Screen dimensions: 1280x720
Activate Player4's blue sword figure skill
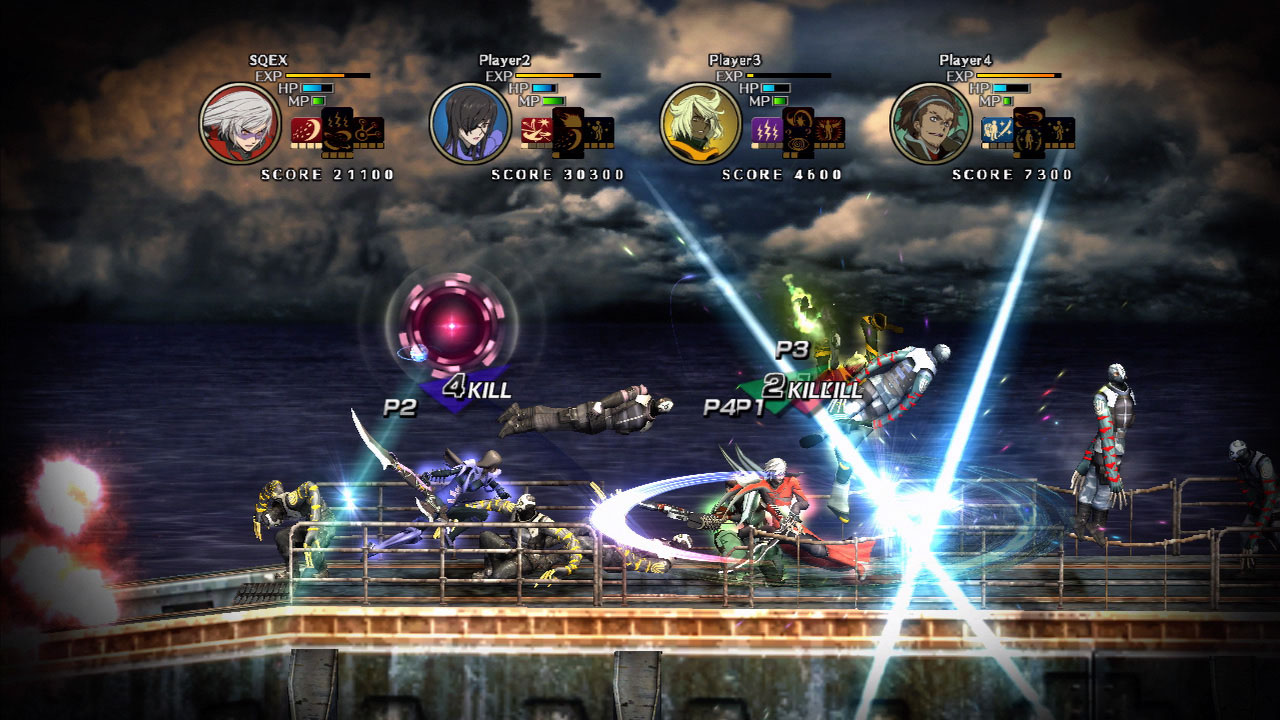[996, 130]
